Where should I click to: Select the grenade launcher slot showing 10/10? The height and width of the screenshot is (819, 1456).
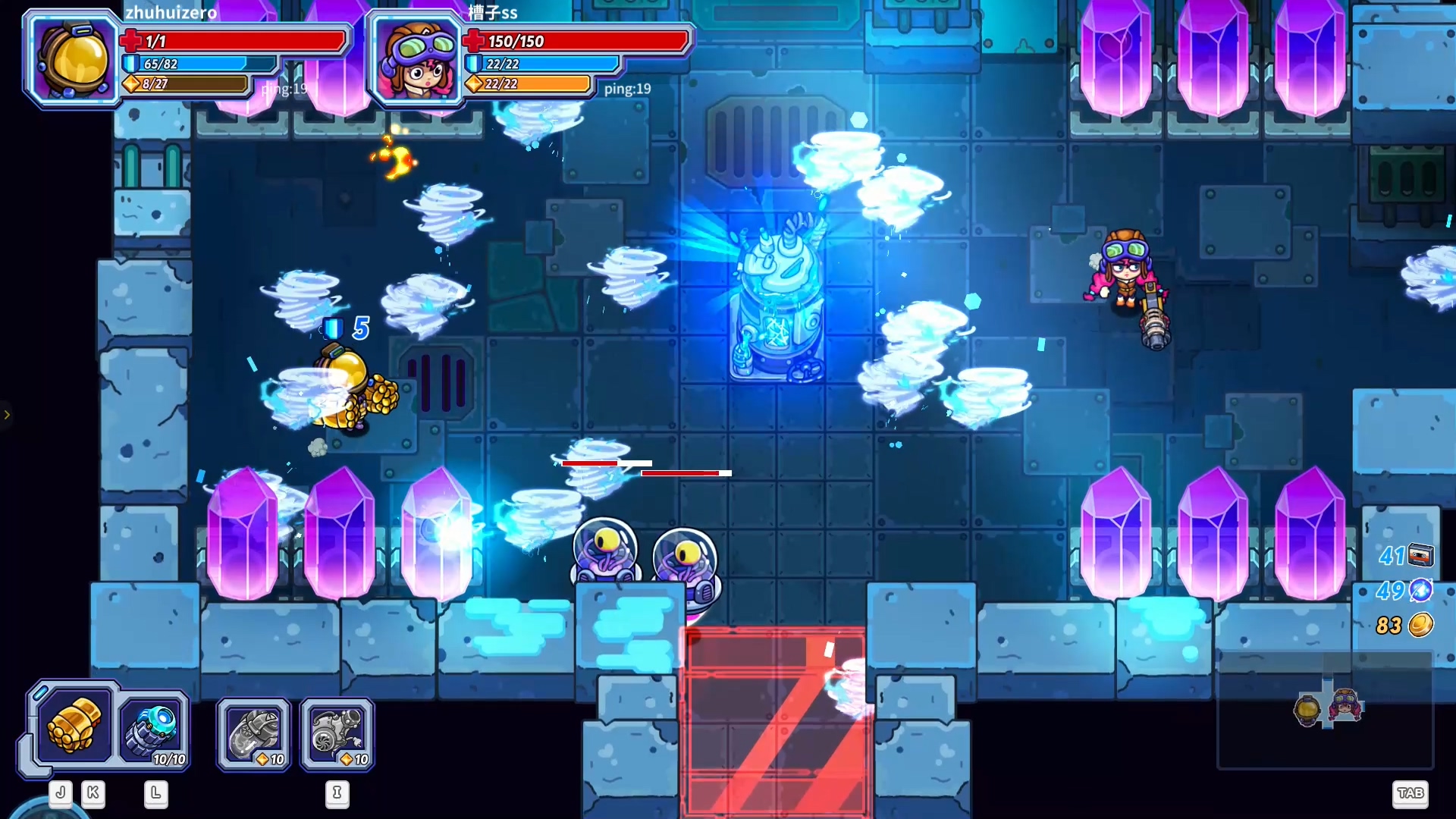pos(154,729)
